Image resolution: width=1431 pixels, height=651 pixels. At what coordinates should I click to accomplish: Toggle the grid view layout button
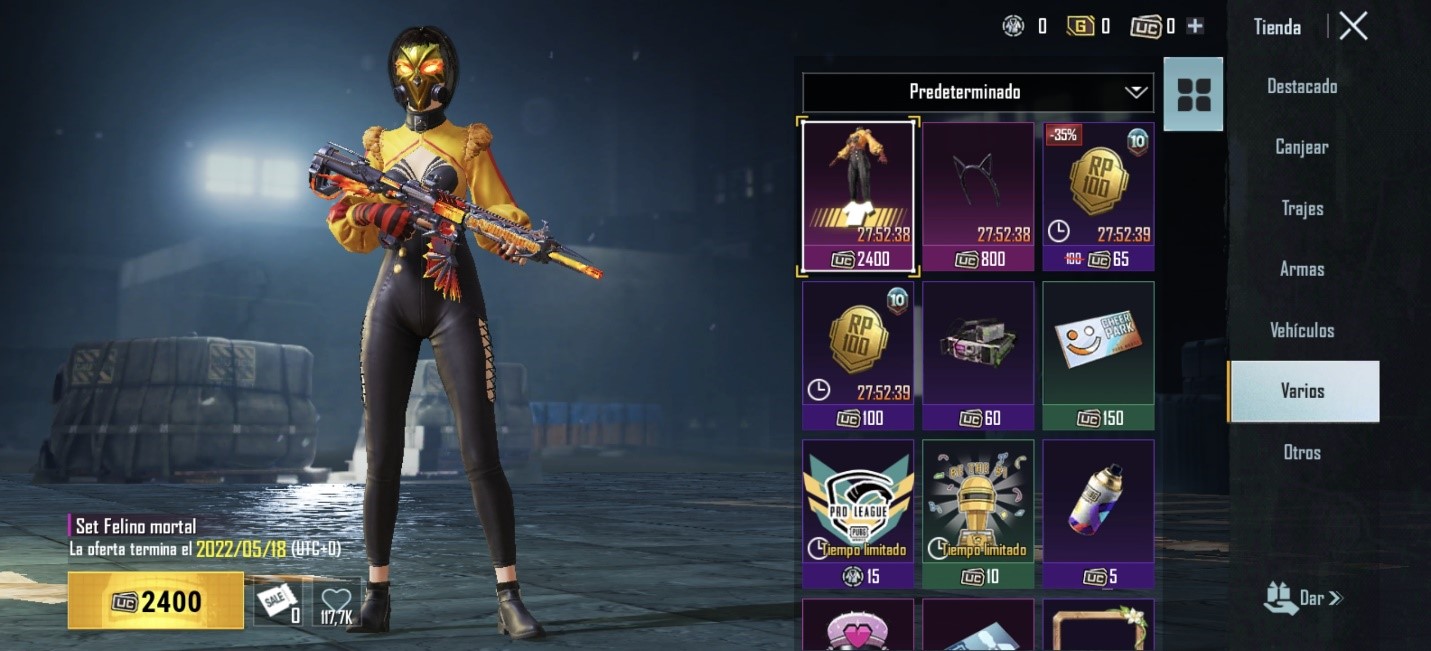1193,94
